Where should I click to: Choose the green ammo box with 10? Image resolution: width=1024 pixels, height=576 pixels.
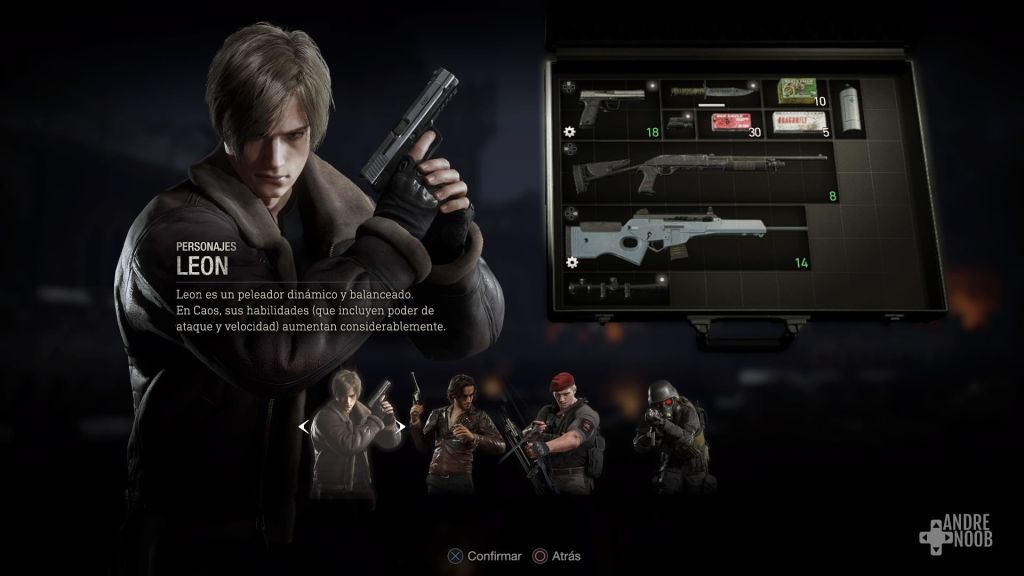point(798,92)
